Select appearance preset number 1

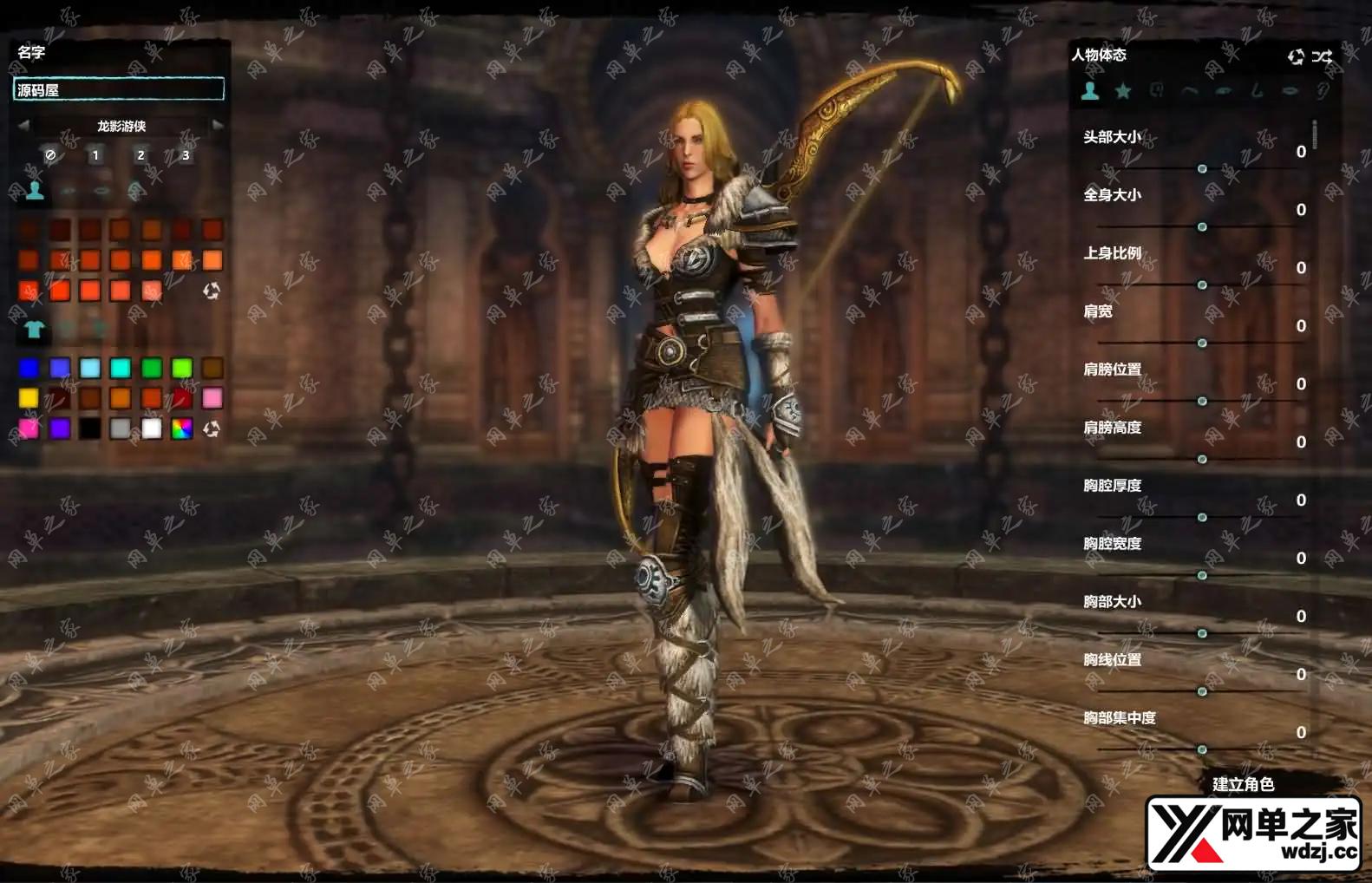pyautogui.click(x=95, y=155)
